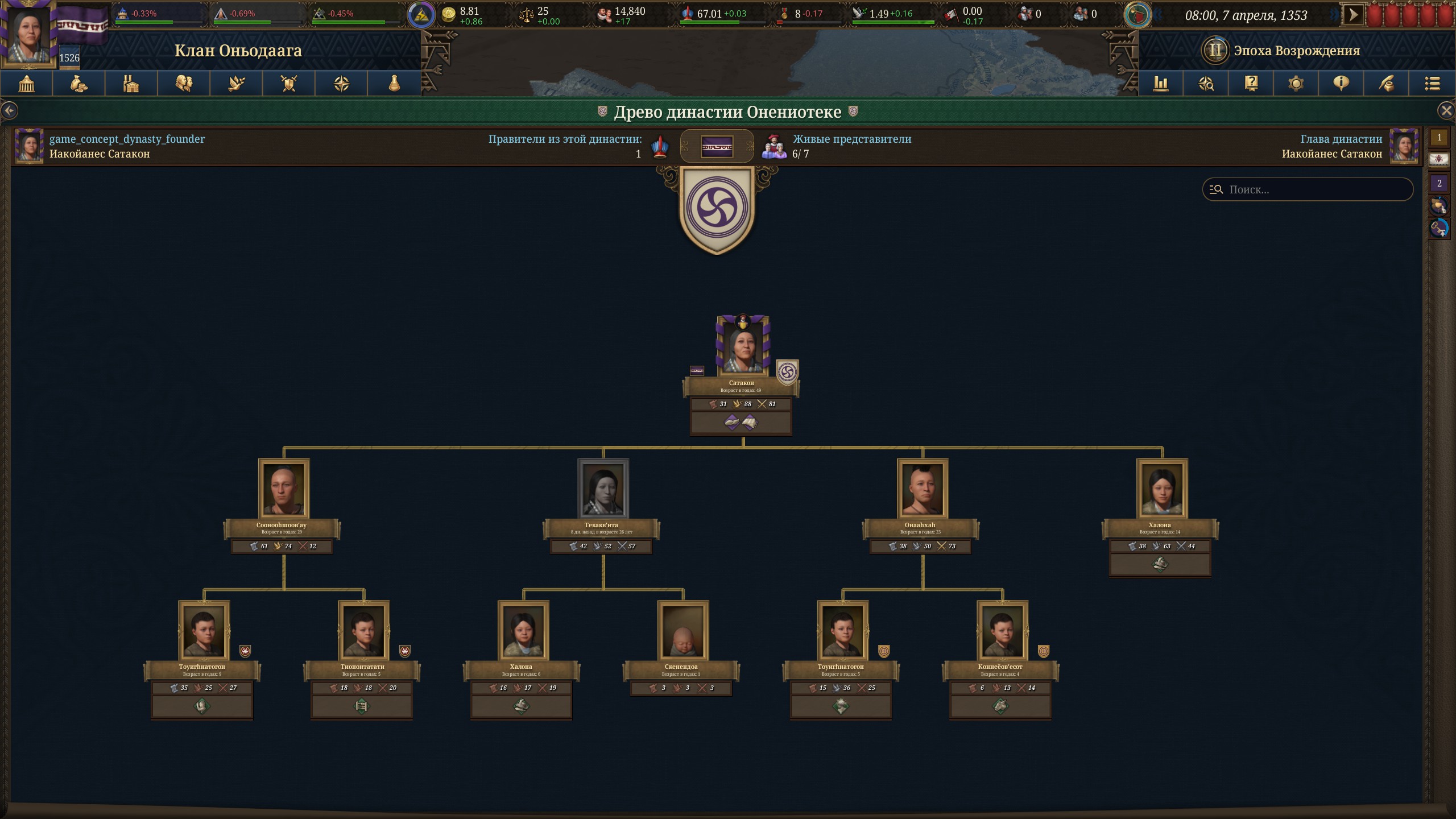Open the economy menu with money bag icon
The height and width of the screenshot is (819, 1456).
tap(79, 84)
